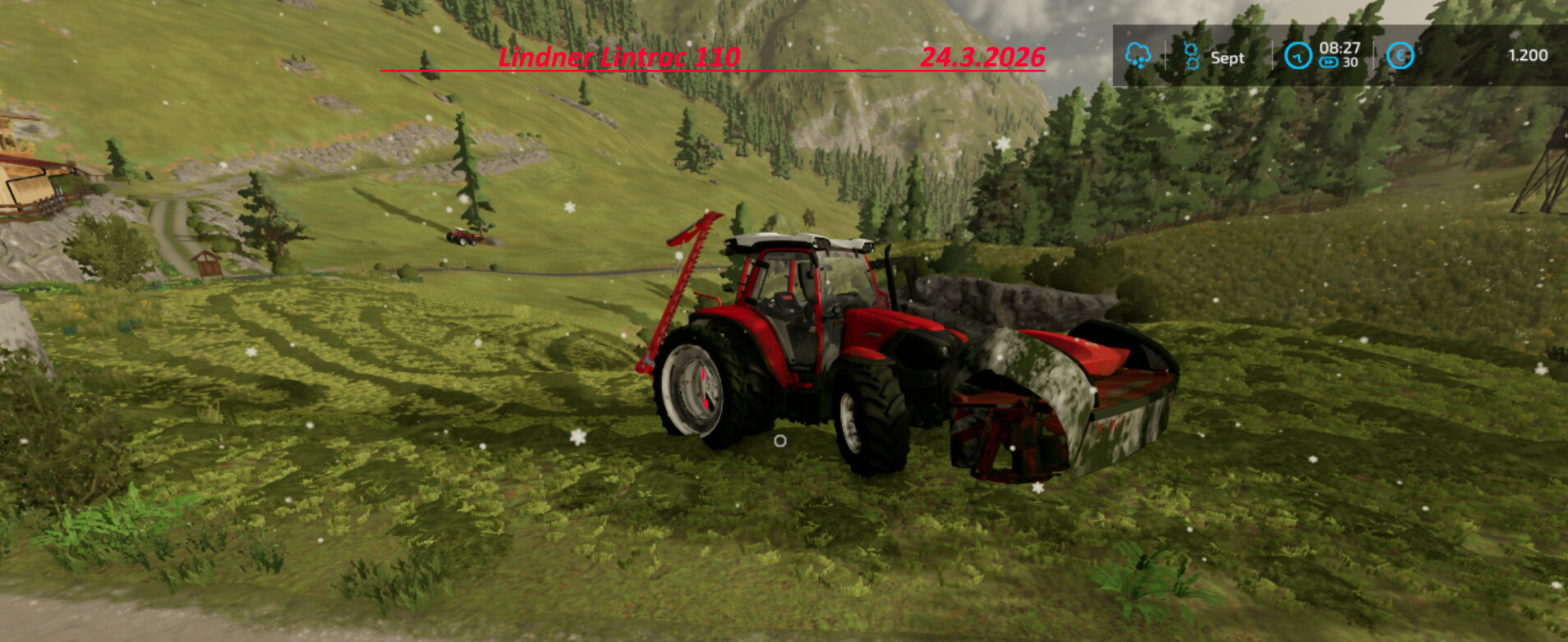Click the center crosshair dot
The height and width of the screenshot is (642, 1568).
(779, 442)
